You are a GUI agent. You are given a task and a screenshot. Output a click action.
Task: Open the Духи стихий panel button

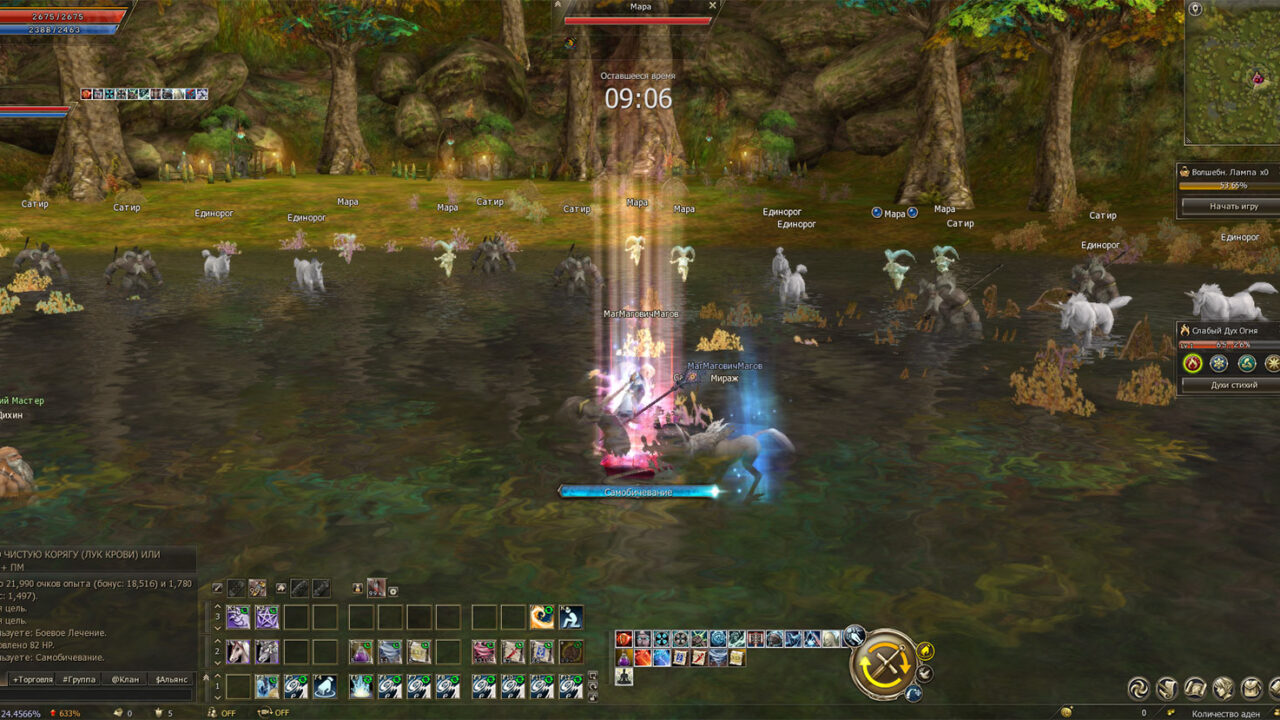[1230, 385]
